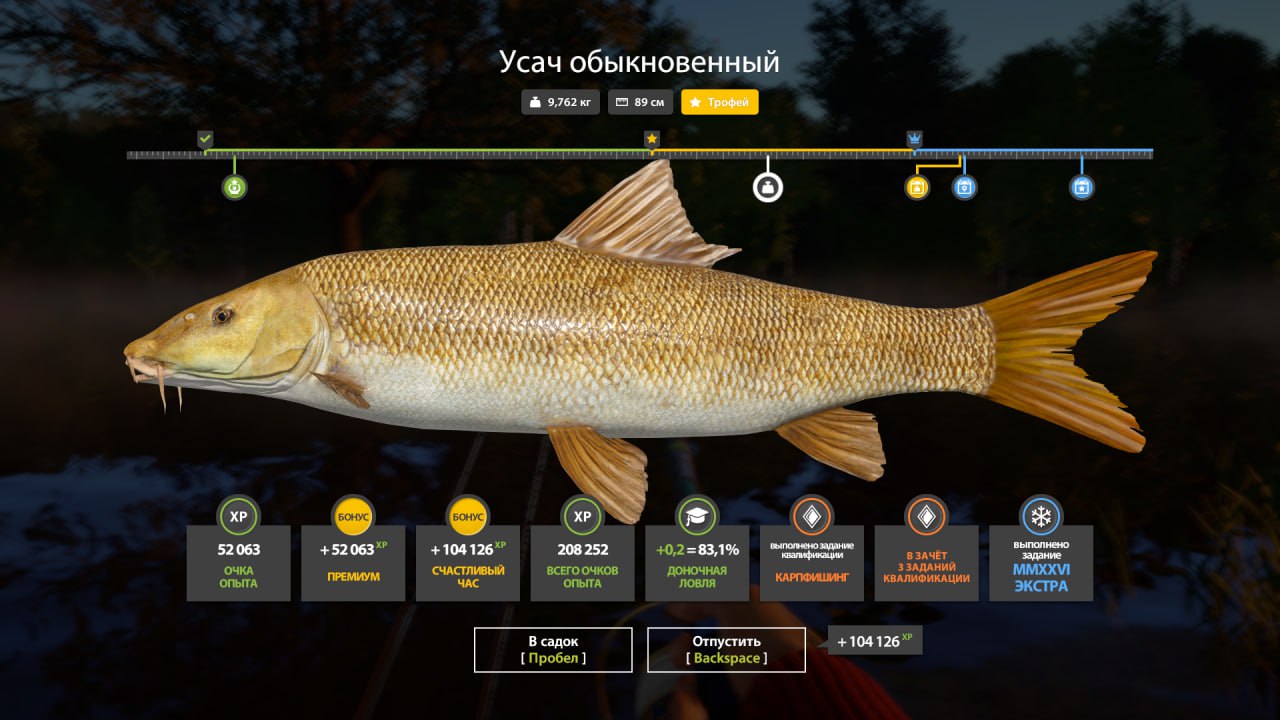This screenshot has height=720, width=1280.
Task: Click the white weight icon under the scale
Action: coord(767,187)
